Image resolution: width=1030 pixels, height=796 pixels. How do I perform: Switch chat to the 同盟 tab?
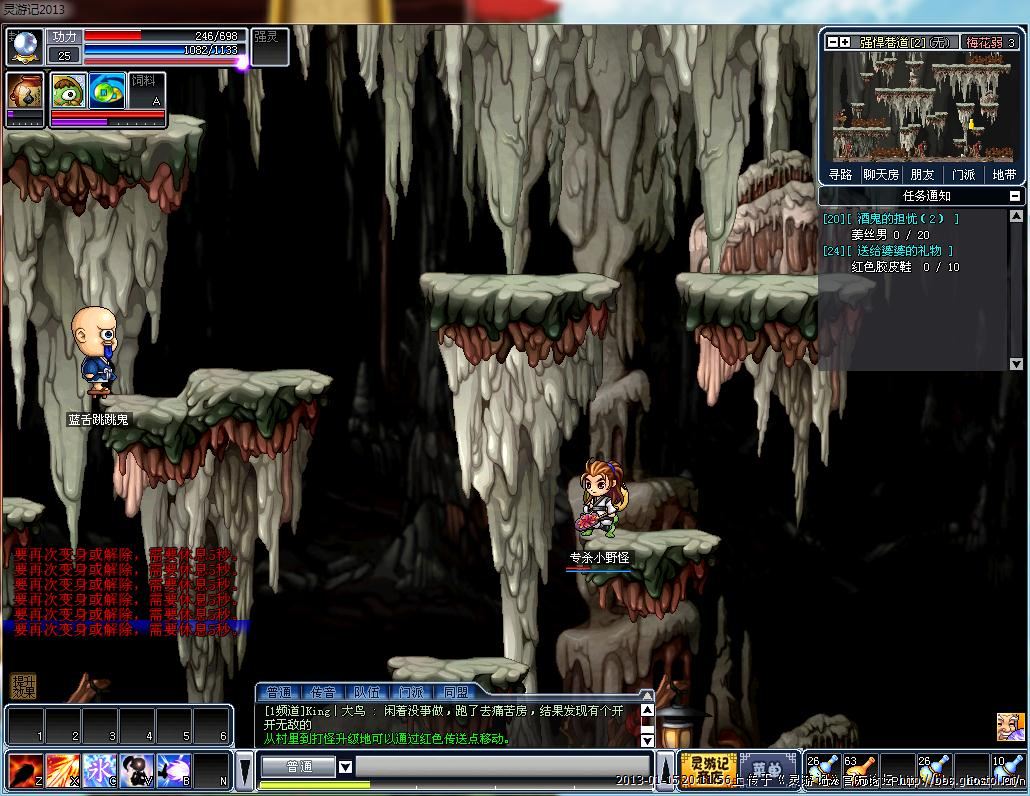pos(455,692)
